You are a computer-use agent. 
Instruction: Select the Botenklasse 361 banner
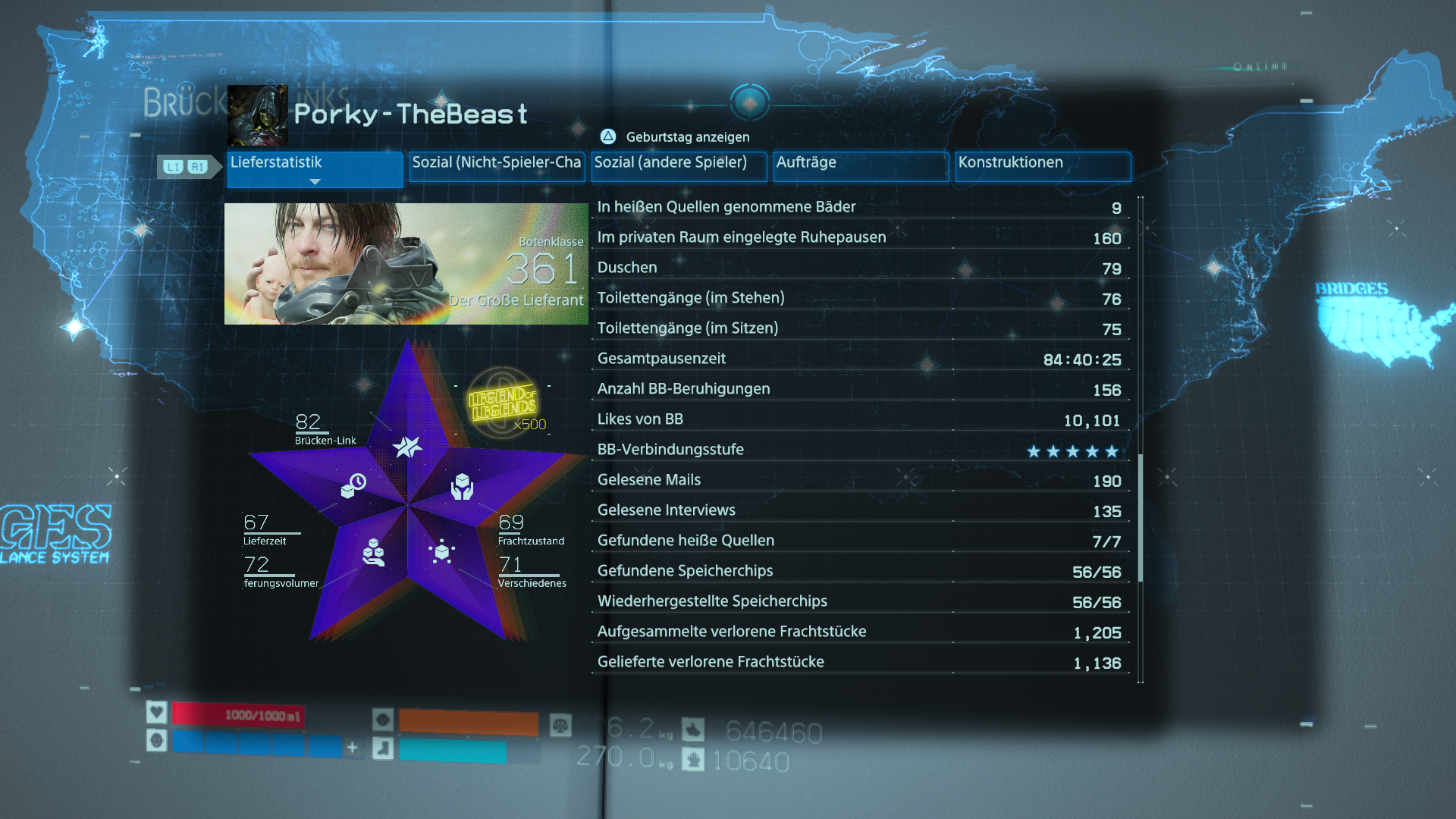(406, 264)
